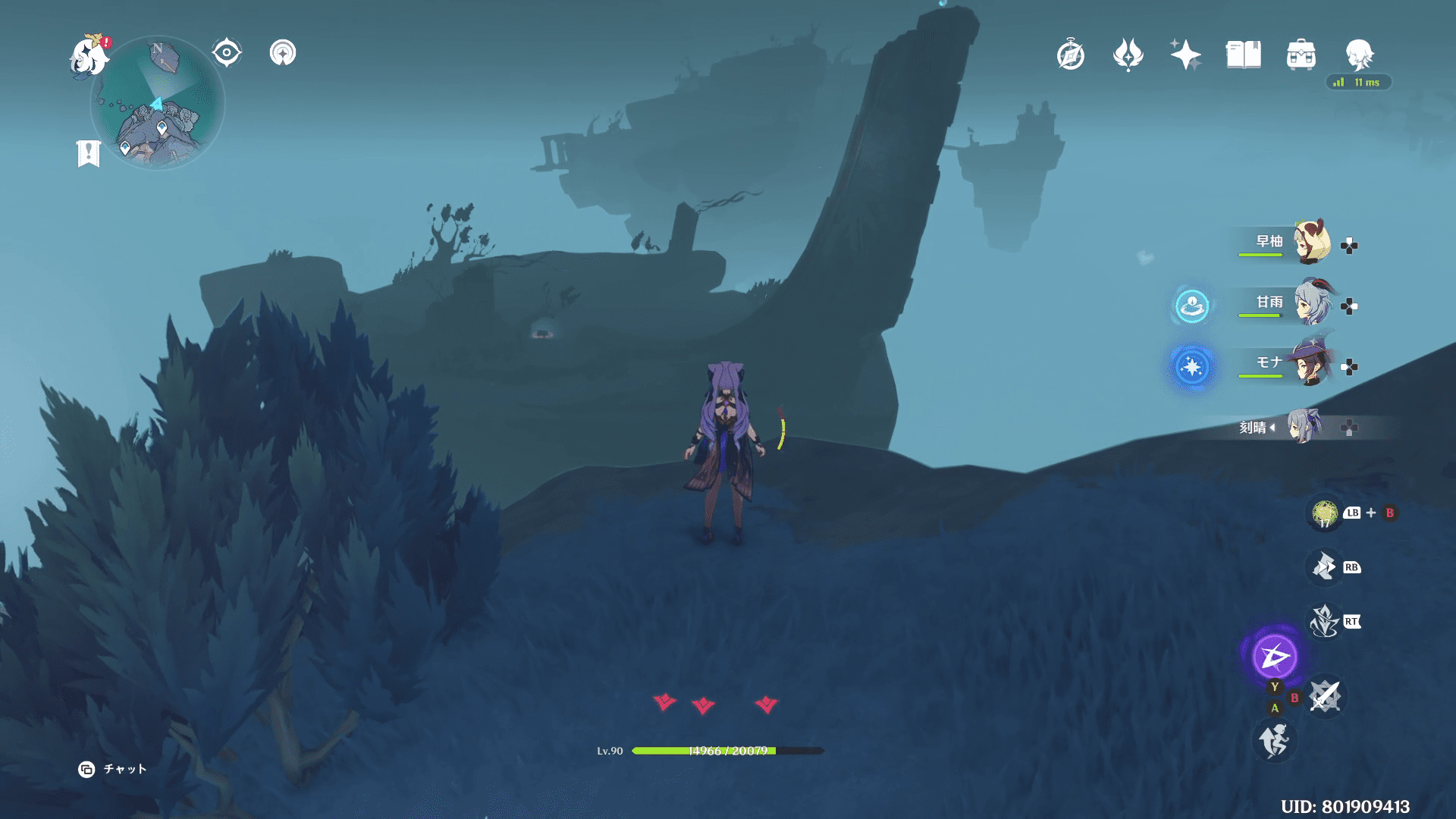Activate 刻晴's purple elemental burst
The height and width of the screenshot is (819, 1456).
[1274, 656]
